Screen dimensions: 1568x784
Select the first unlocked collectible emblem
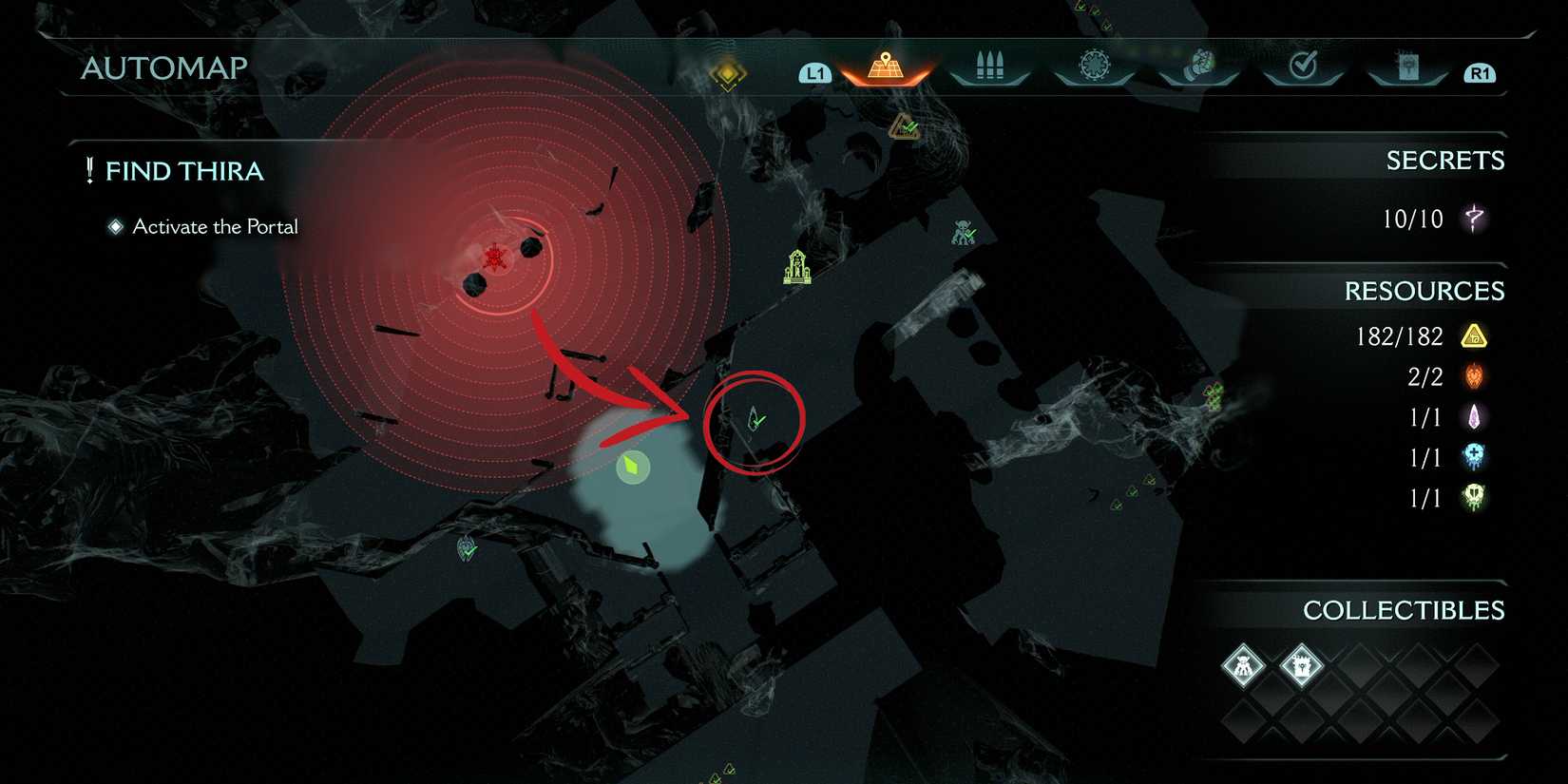tap(1242, 667)
